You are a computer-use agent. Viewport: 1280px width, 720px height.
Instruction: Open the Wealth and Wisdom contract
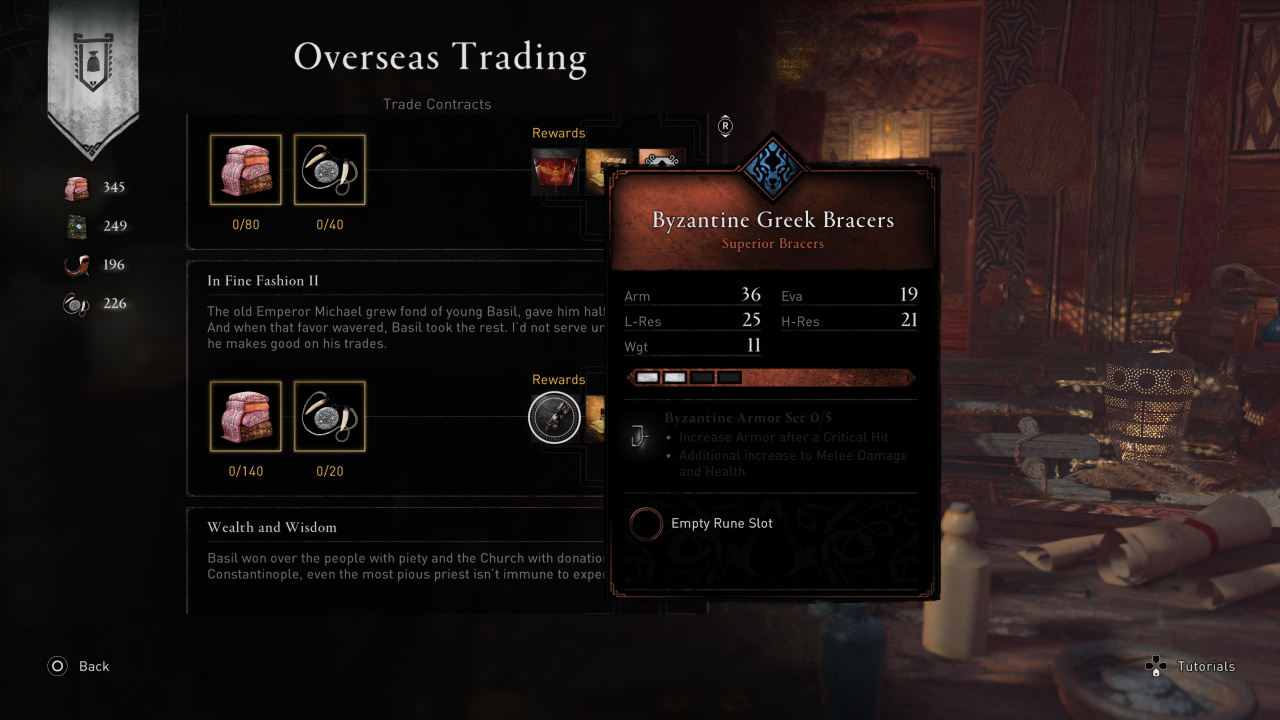[x=272, y=527]
